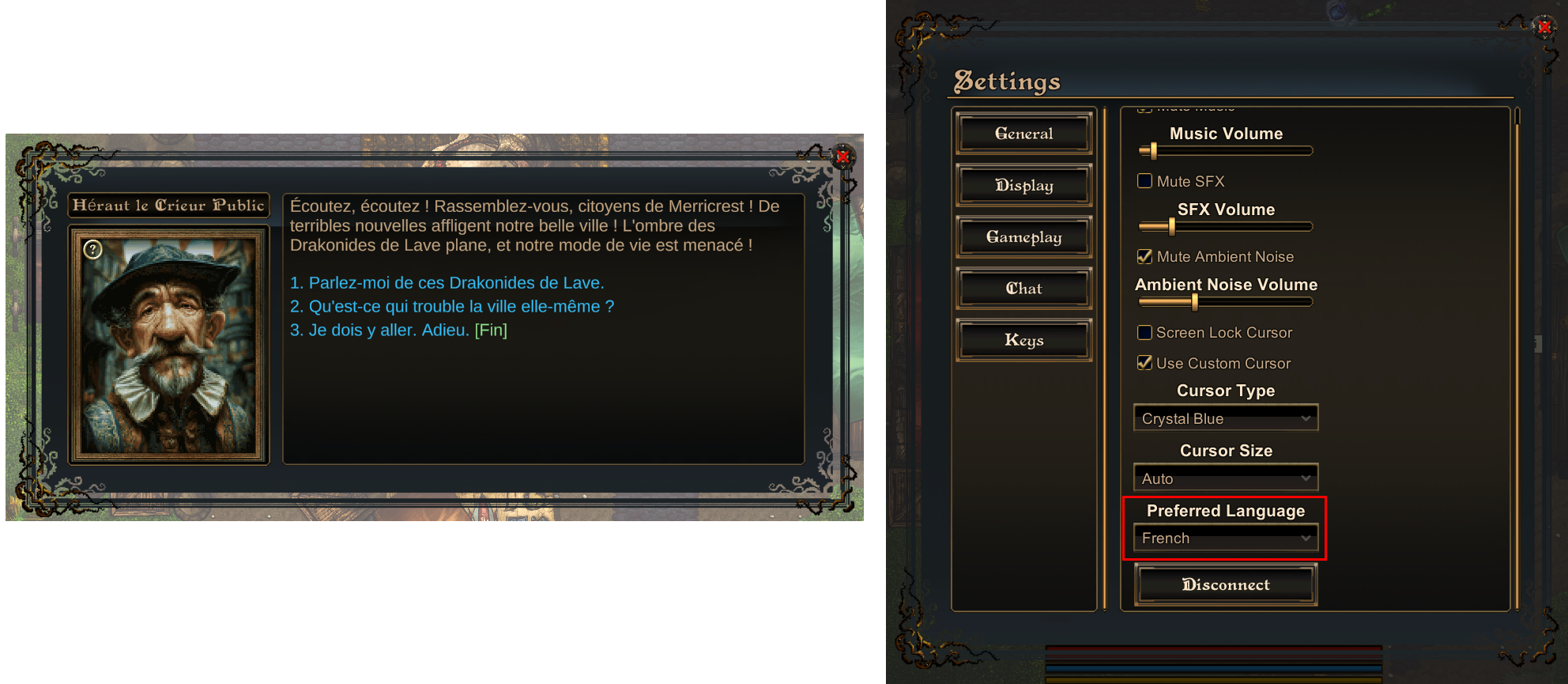Enable the Screen Lock Cursor checkbox

point(1144,333)
